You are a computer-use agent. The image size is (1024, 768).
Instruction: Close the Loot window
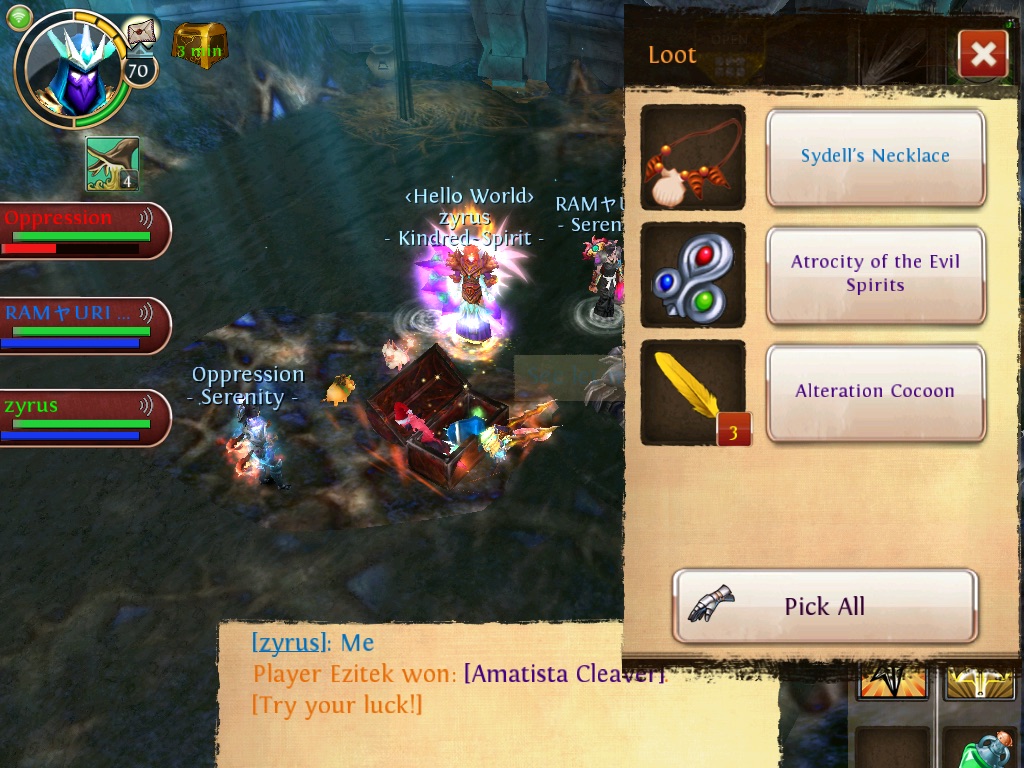[x=982, y=54]
